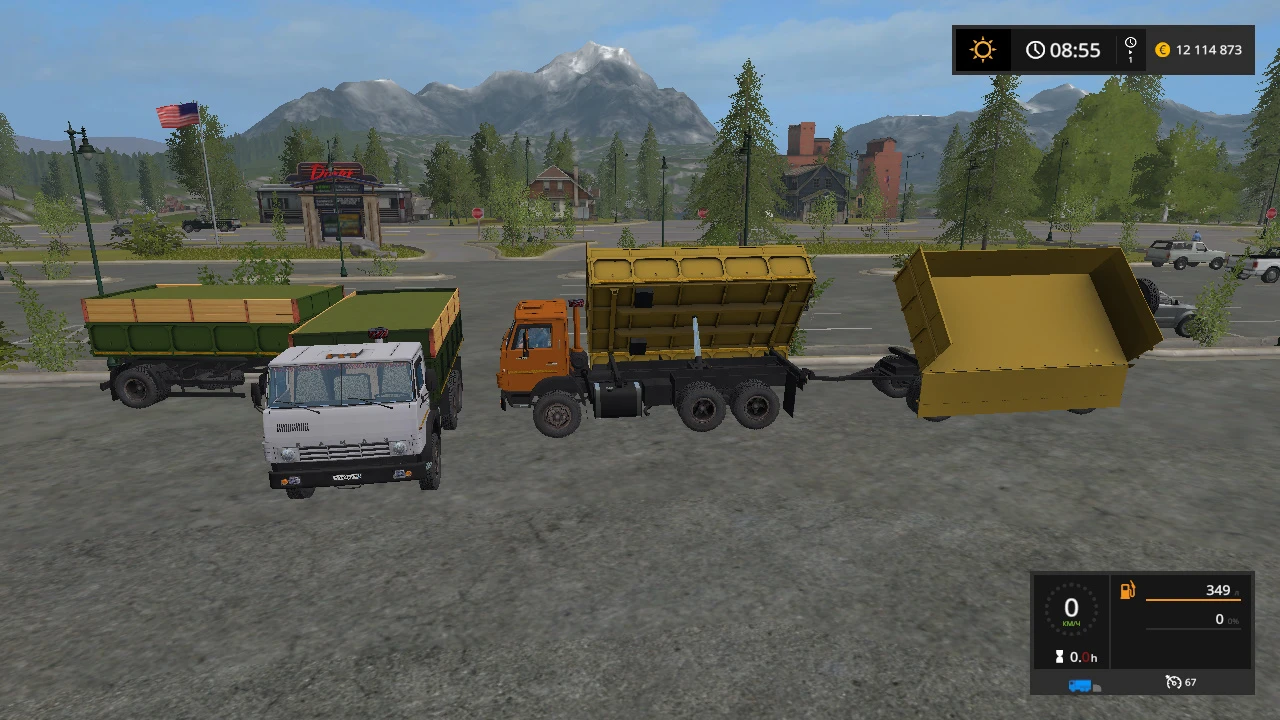Click the time display 08:55
The width and height of the screenshot is (1280, 720).
coord(1074,49)
